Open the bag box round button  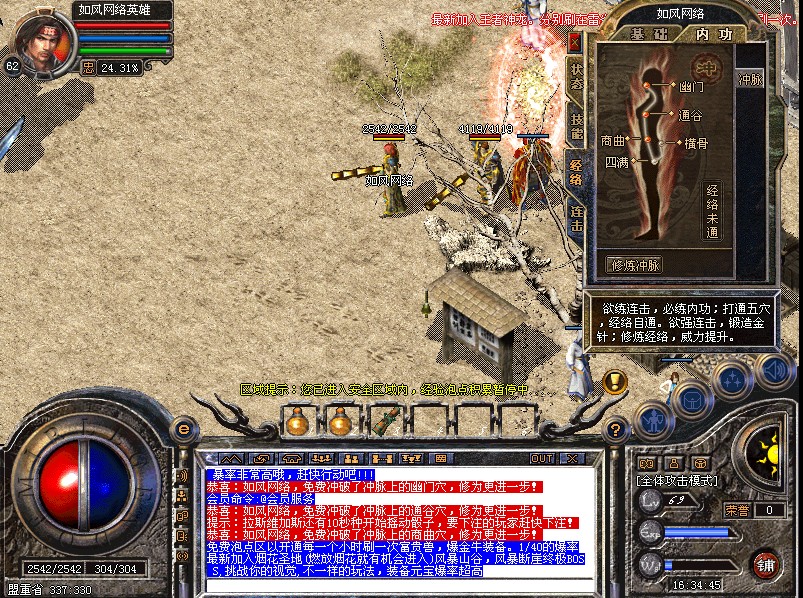click(690, 400)
